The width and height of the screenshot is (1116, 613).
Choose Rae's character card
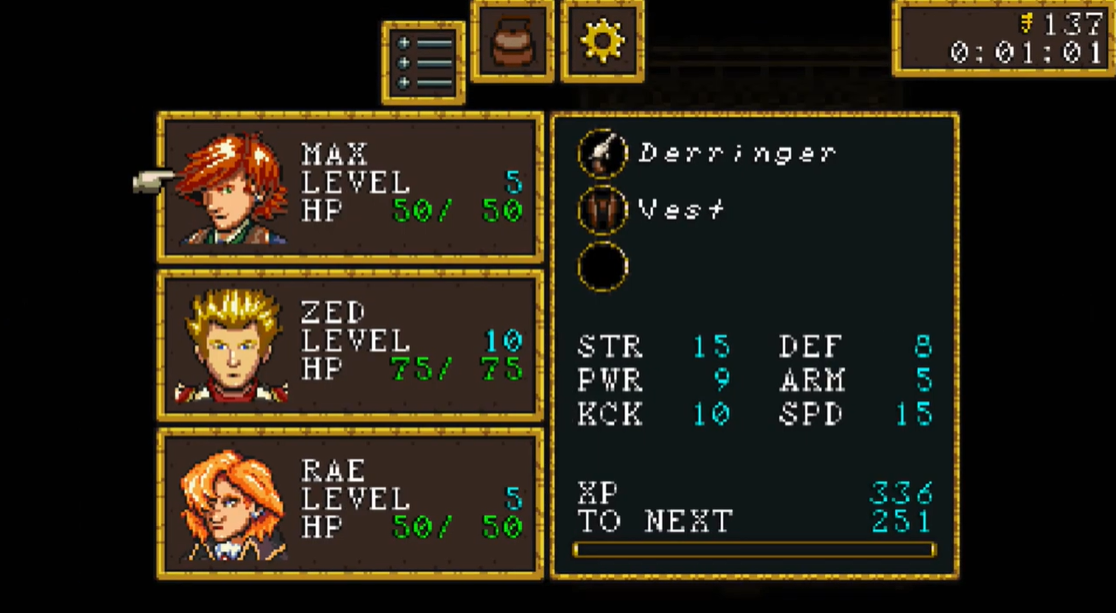point(351,503)
